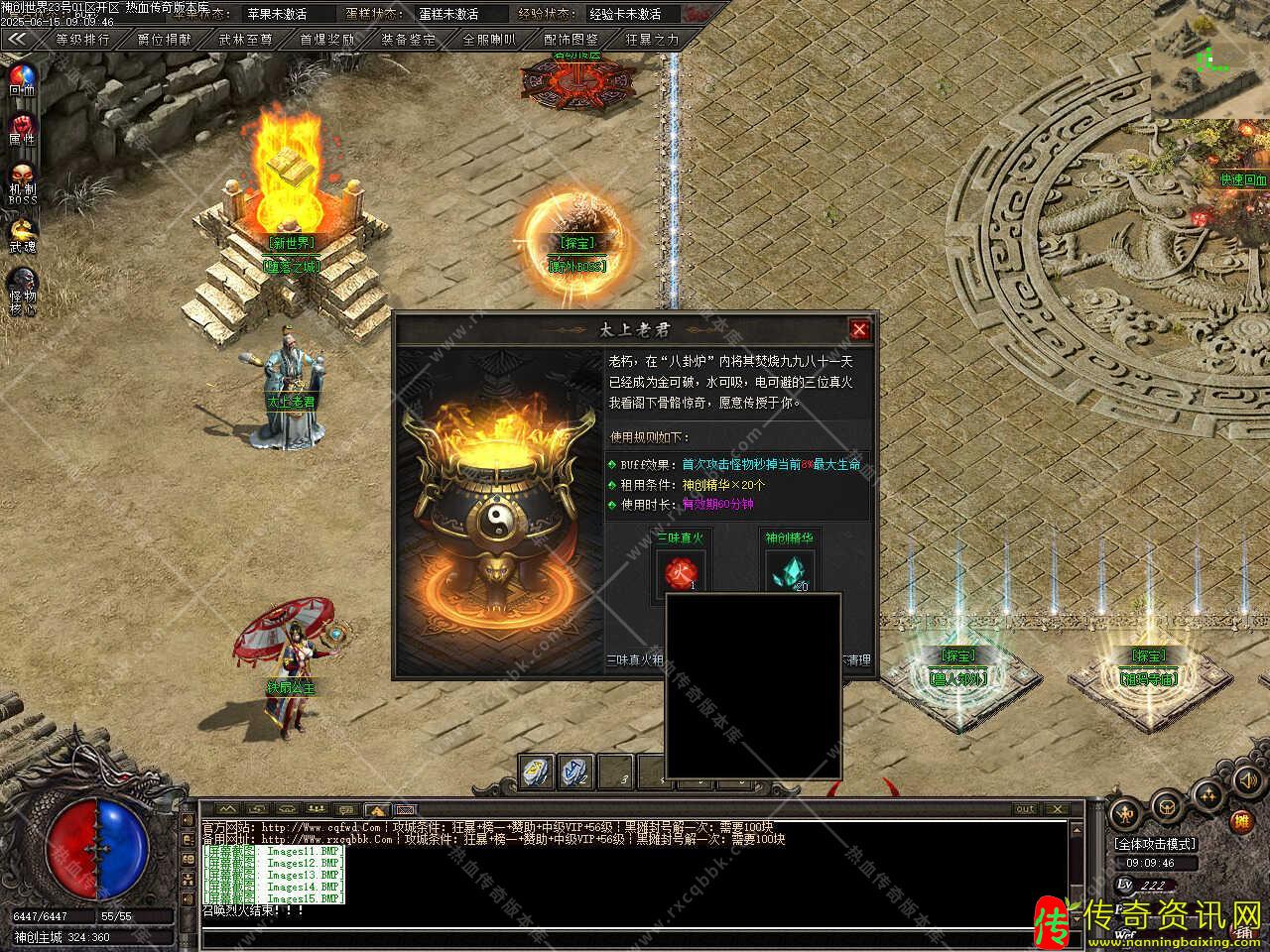1270x952 pixels.
Task: Select the 神创精华 crystal item slot
Action: point(789,574)
